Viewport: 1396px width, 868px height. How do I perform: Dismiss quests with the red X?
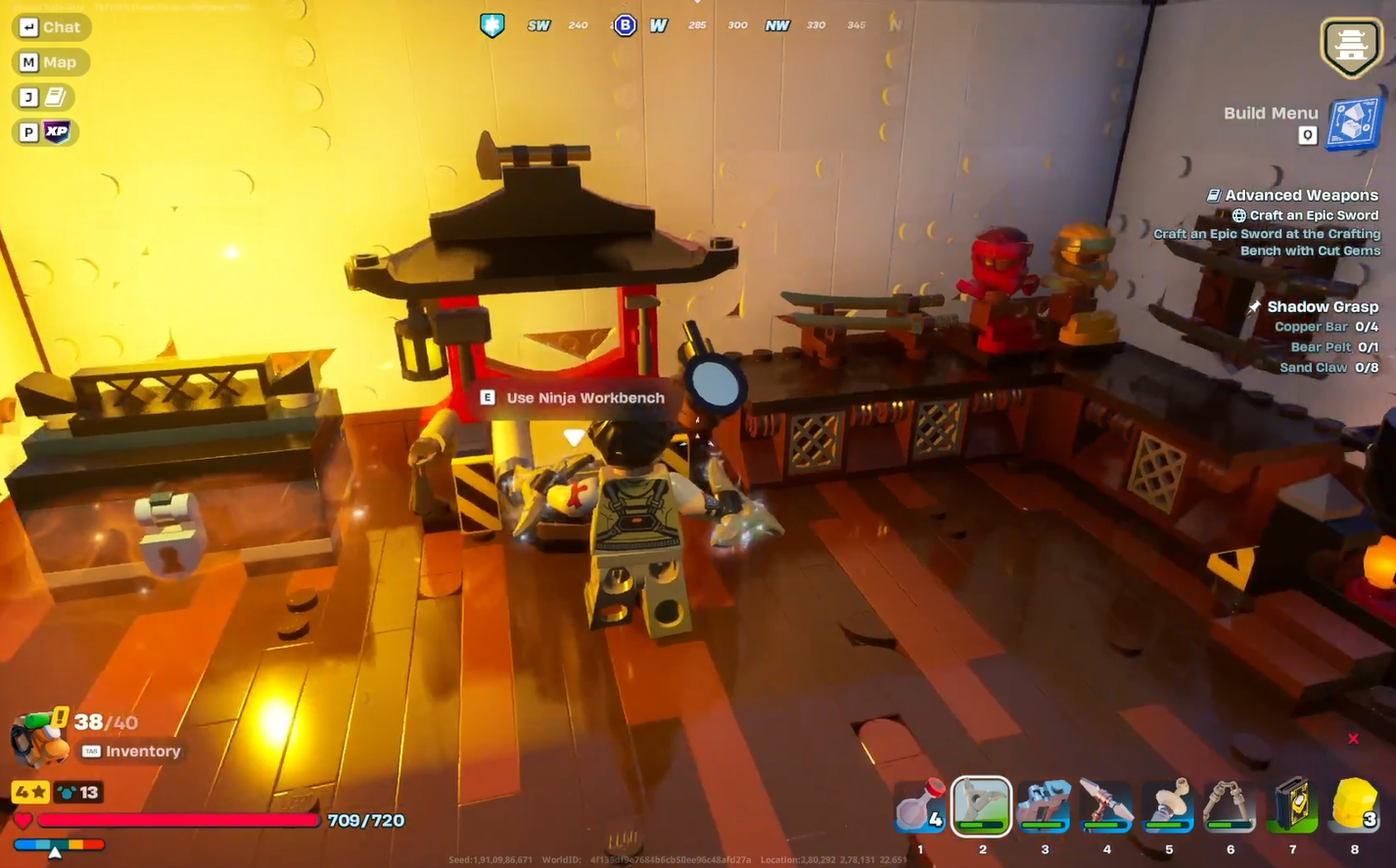(x=1353, y=739)
